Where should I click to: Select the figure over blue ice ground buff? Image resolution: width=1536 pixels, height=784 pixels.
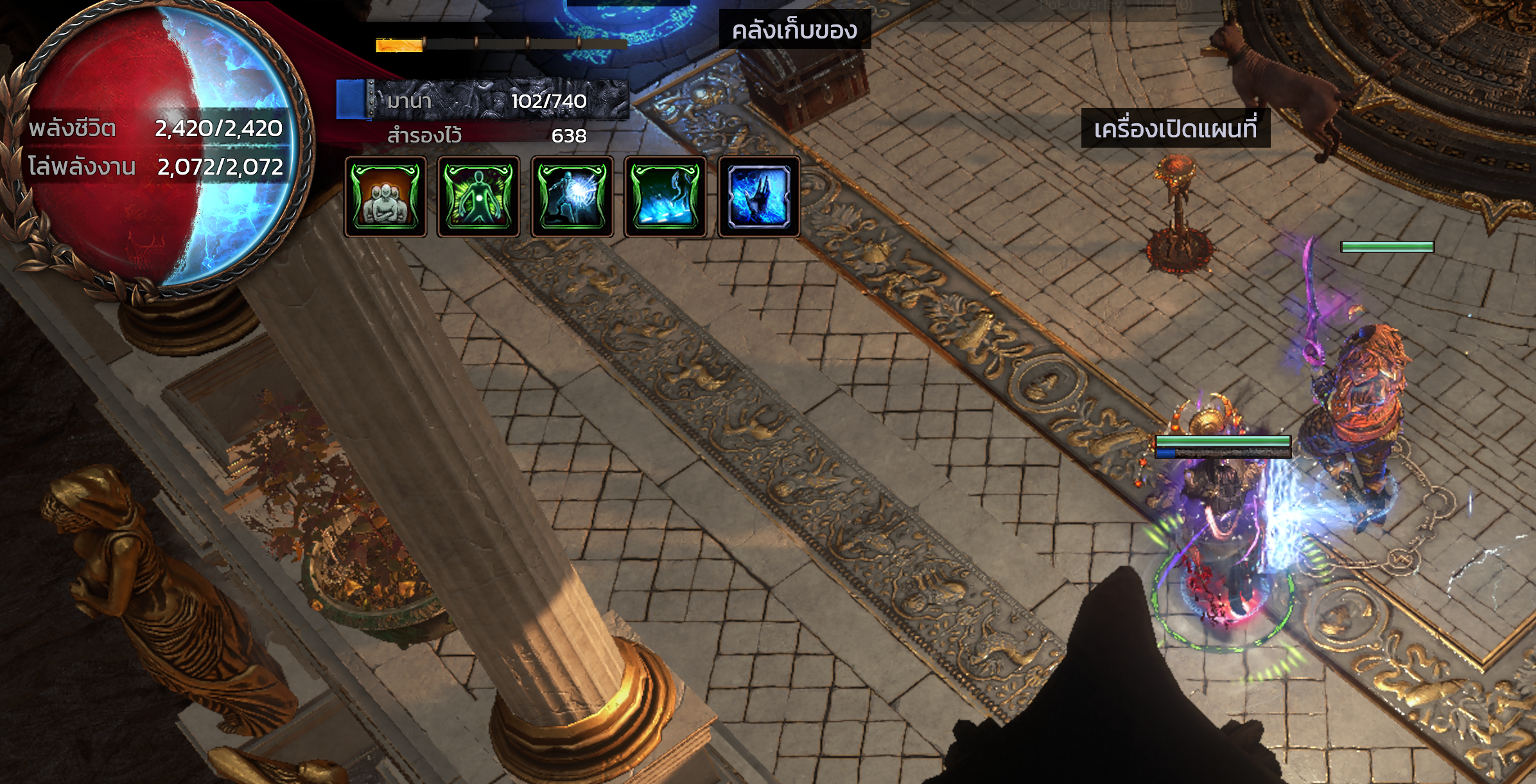665,196
